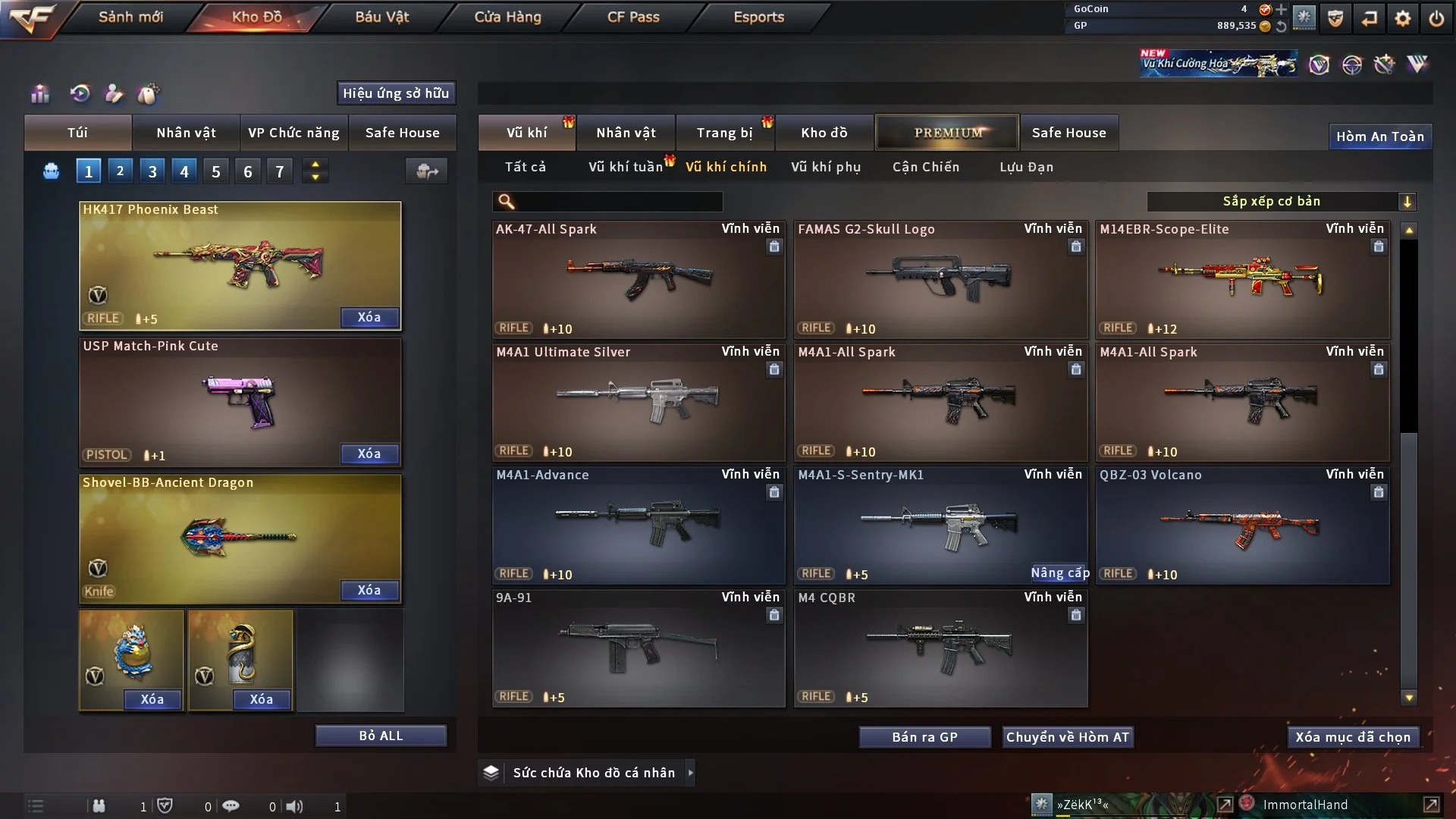This screenshot has height=819, width=1456.
Task: Click the Bán ra GP sell button
Action: tap(924, 737)
